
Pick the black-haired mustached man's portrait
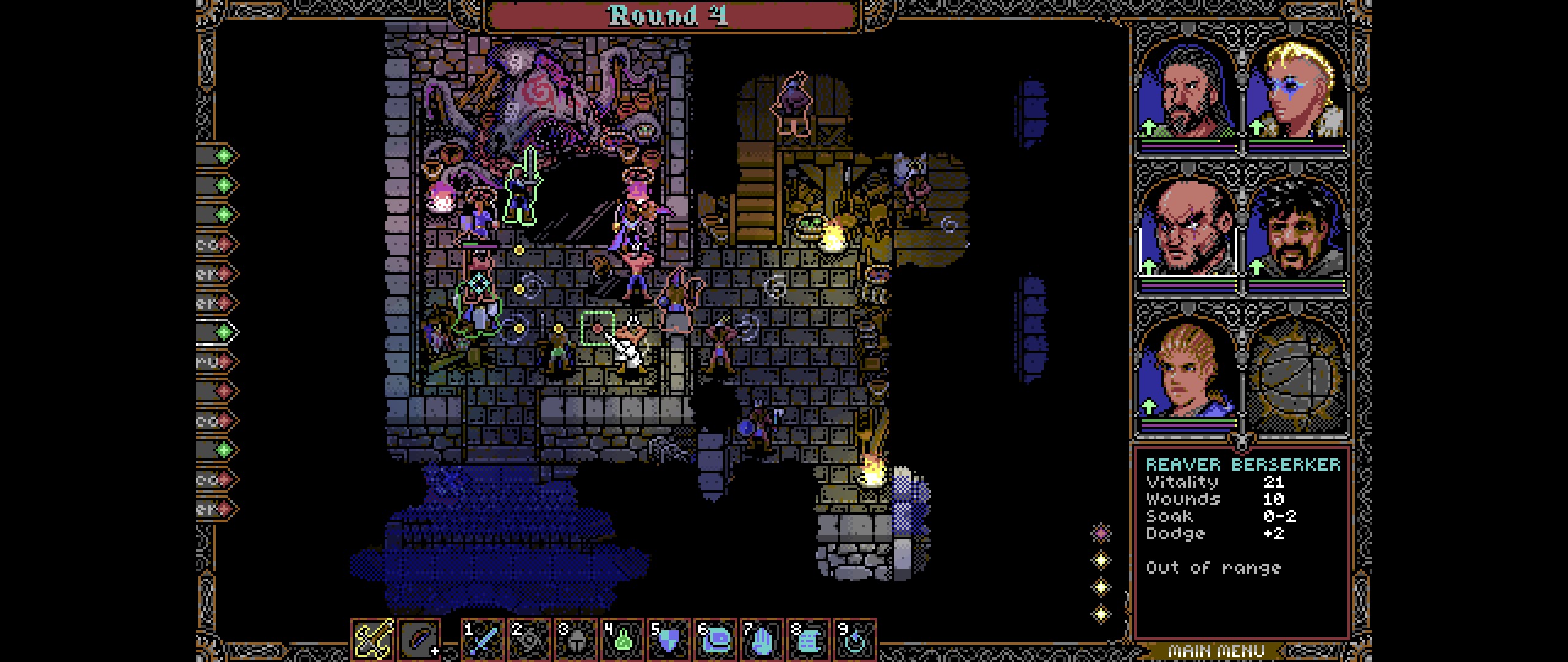point(1295,230)
